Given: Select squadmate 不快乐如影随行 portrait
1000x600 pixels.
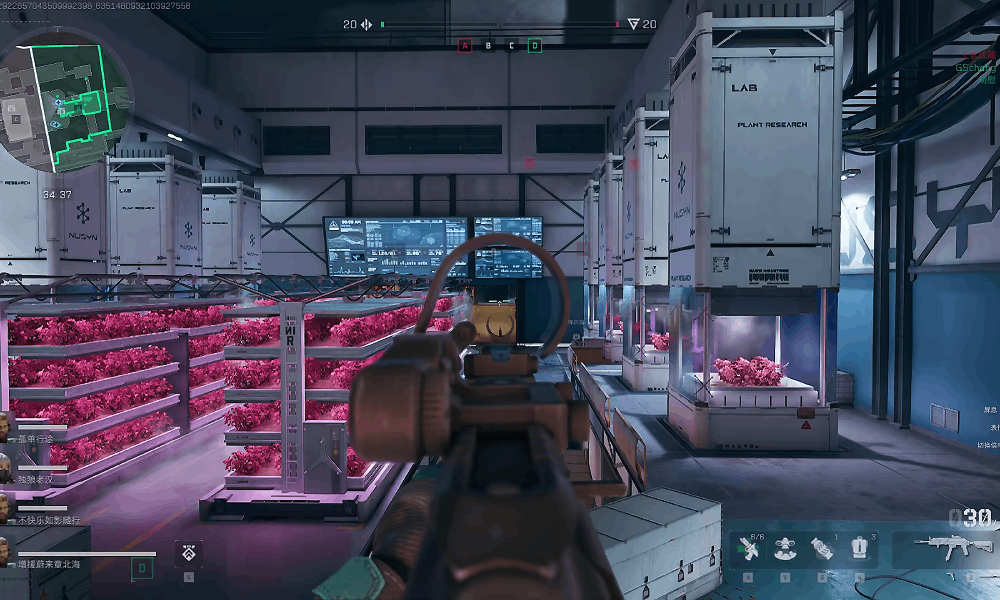Looking at the screenshot, I should pyautogui.click(x=6, y=508).
